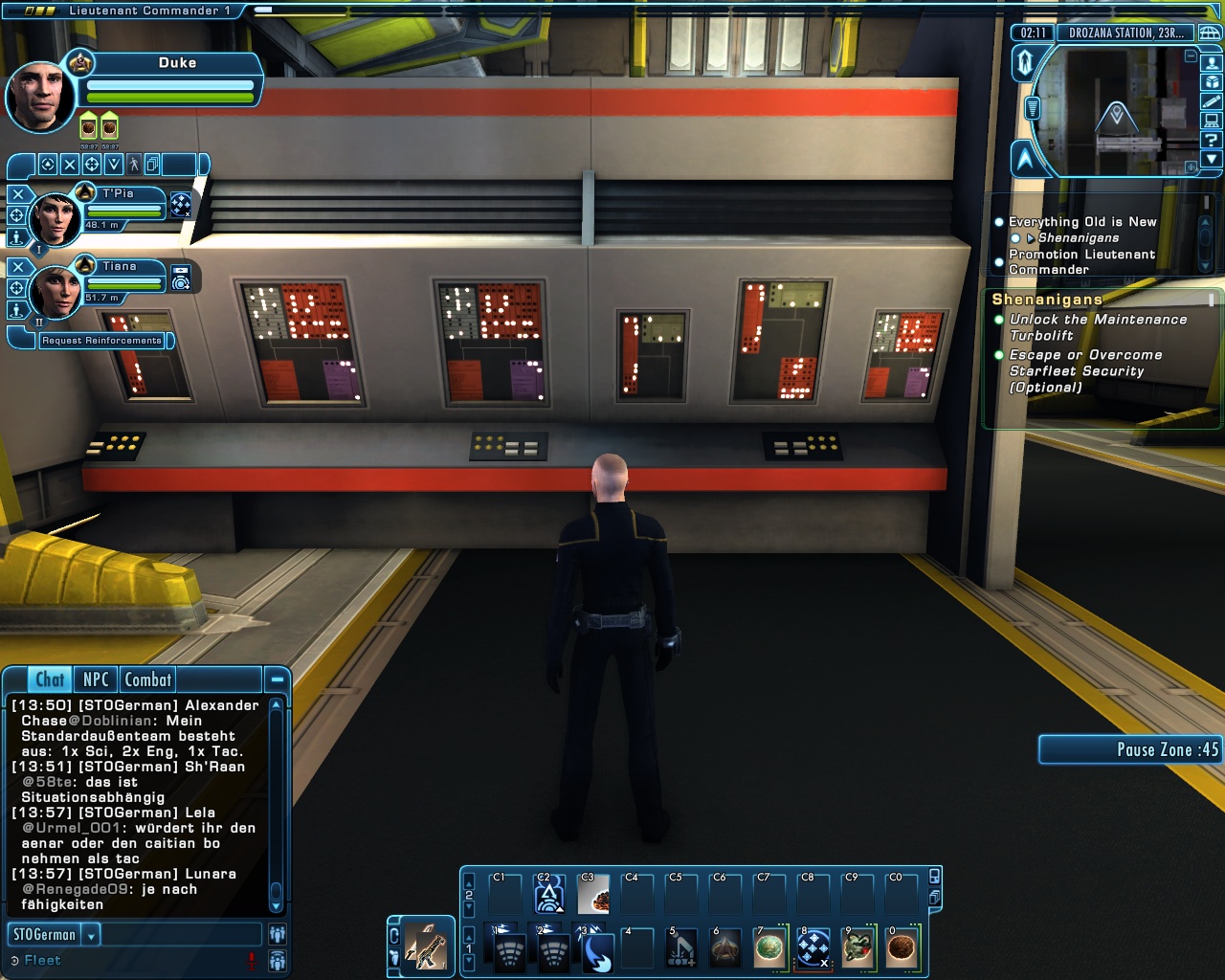Zoom in the minimap with plus button
The height and width of the screenshot is (980, 1225).
(1191, 167)
